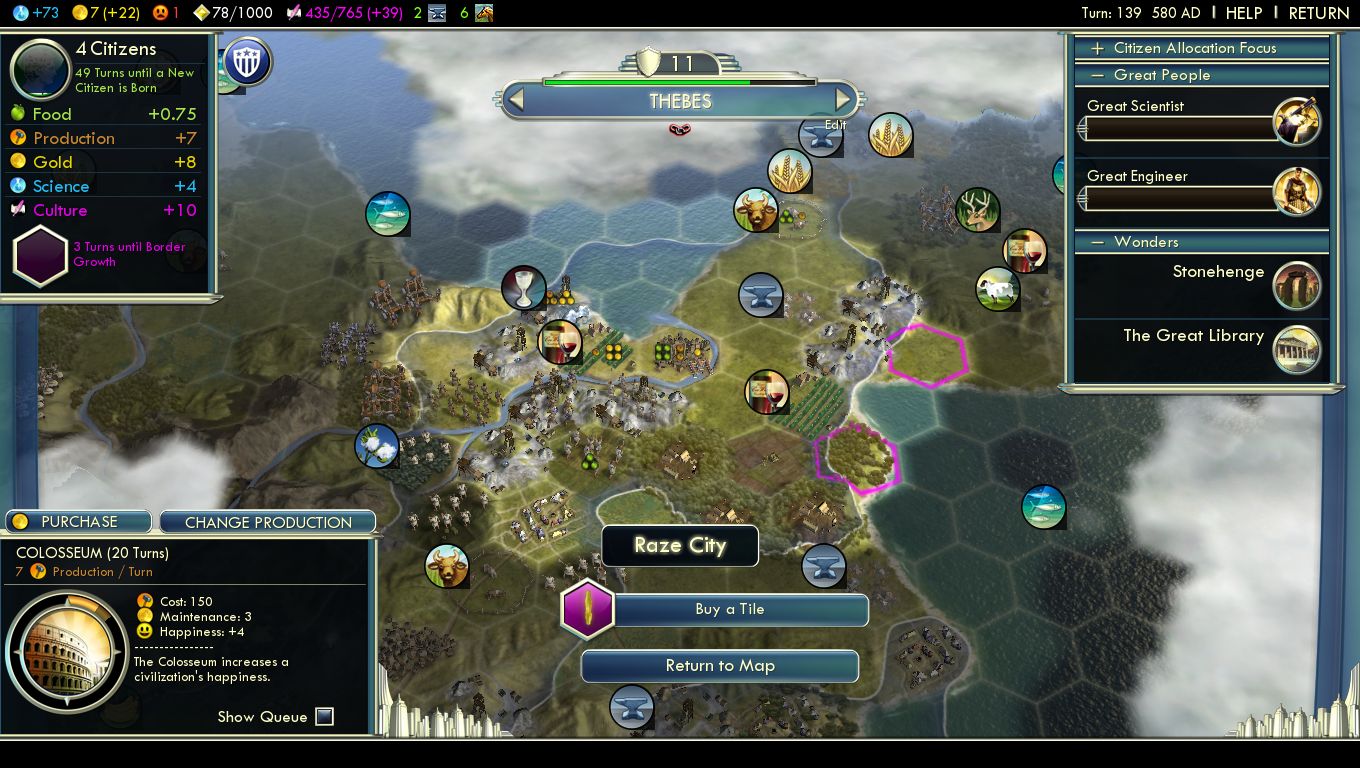Click the Great Scientist portrait icon
Viewport: 1360px width, 768px height.
pos(1297,121)
